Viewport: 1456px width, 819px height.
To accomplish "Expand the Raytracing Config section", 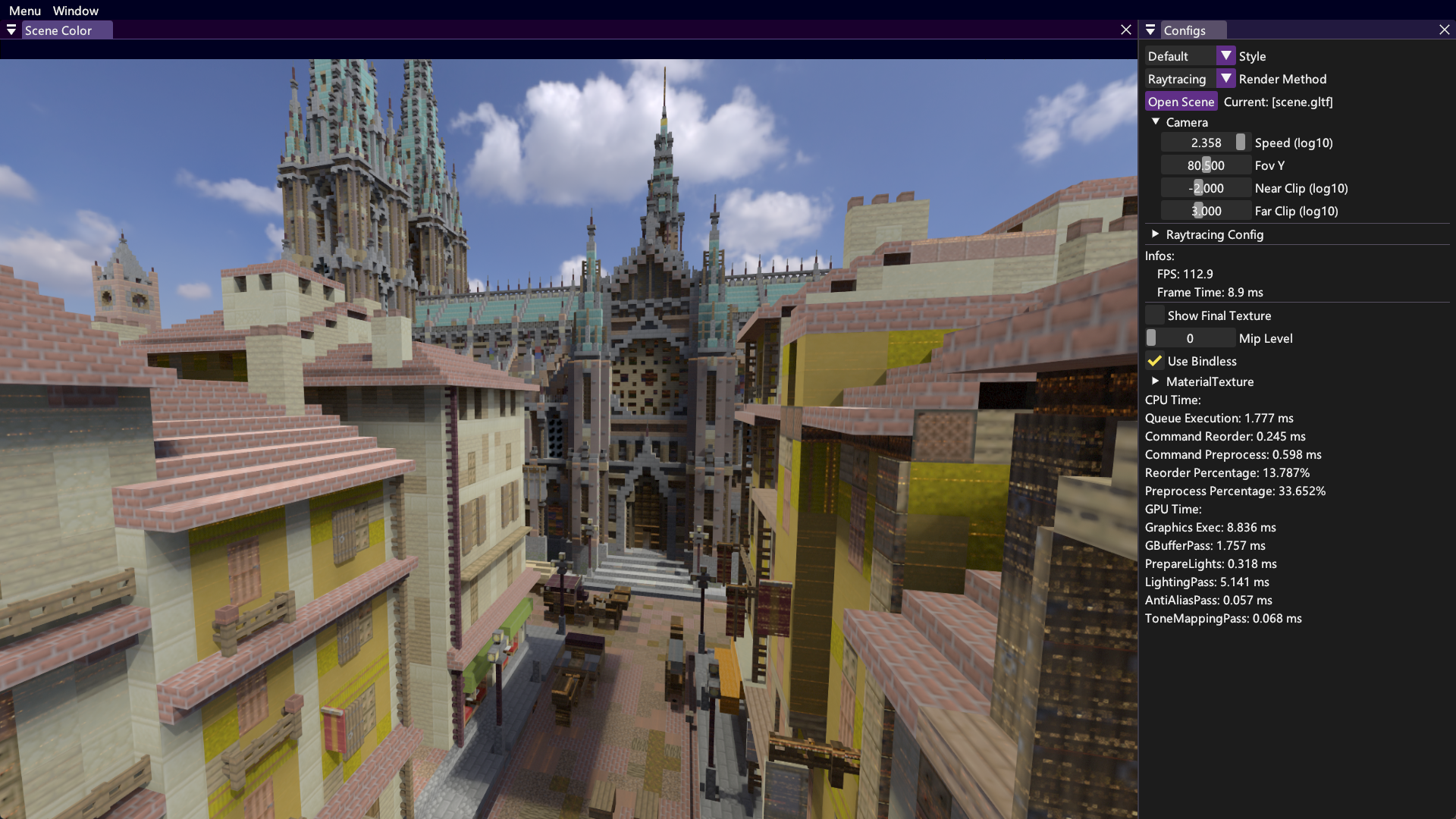I will pos(1156,234).
